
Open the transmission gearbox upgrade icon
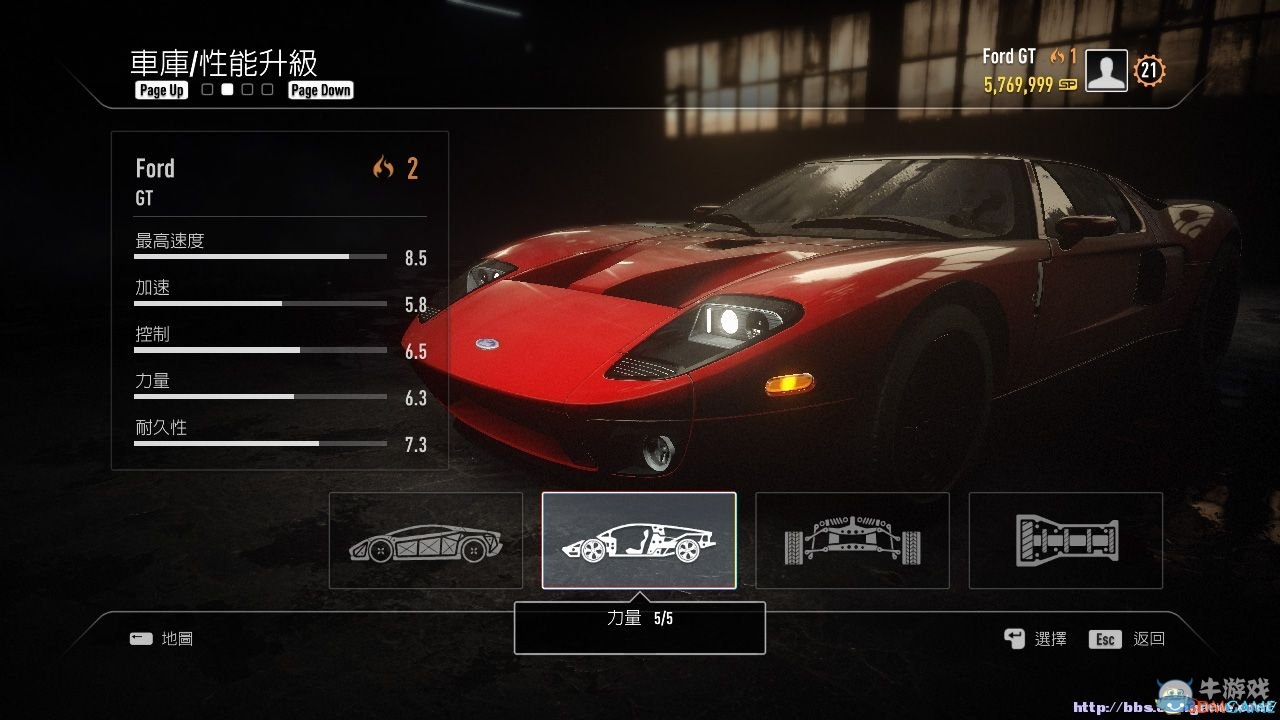tap(1065, 540)
